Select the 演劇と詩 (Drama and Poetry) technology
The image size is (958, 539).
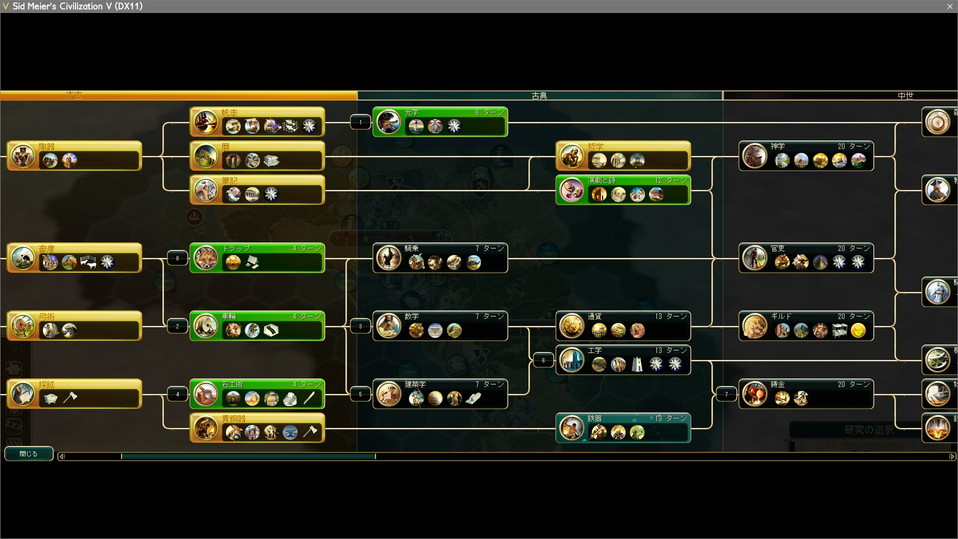(623, 189)
